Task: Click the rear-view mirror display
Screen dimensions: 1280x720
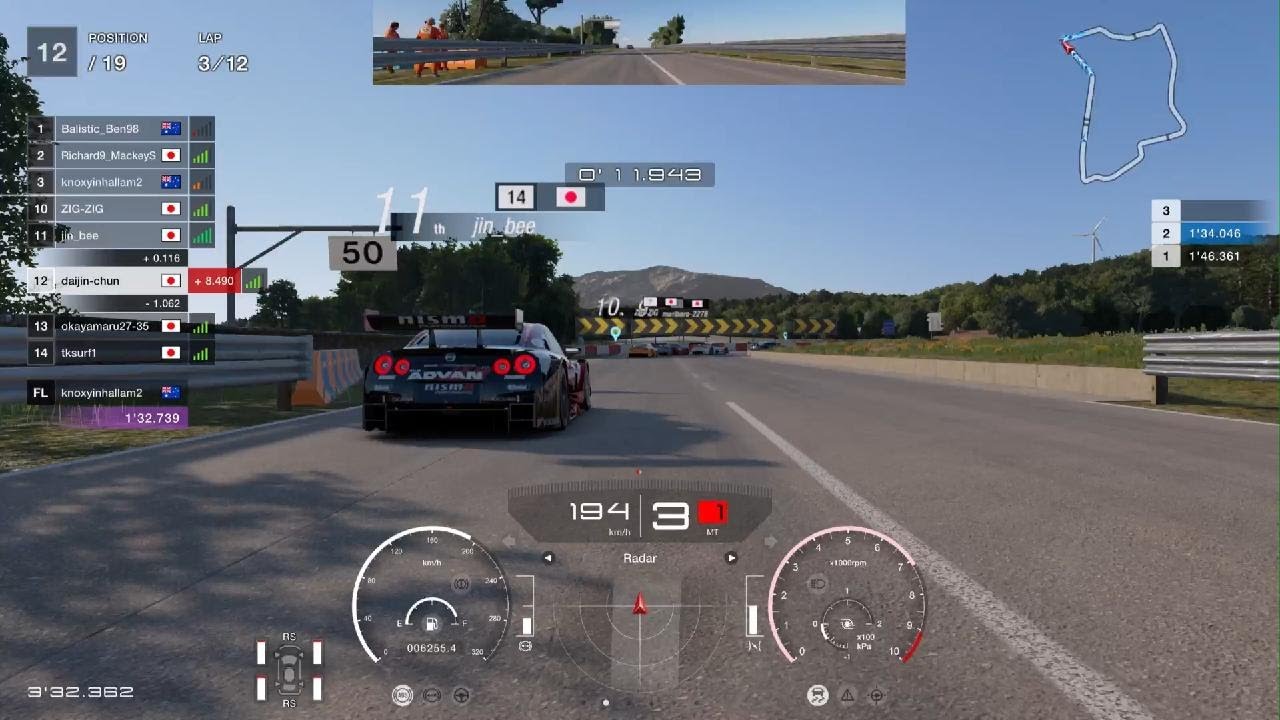Action: 638,42
